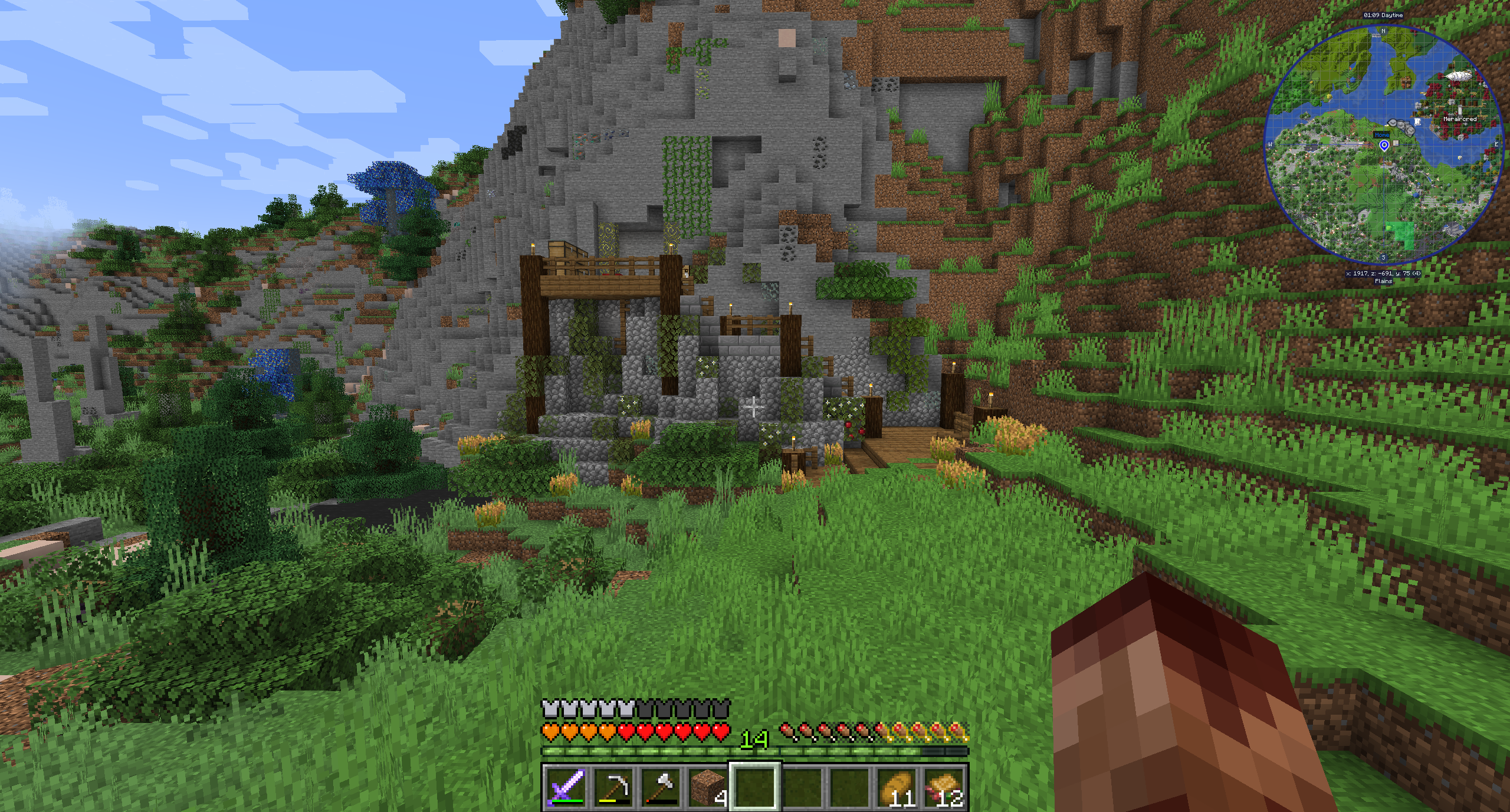This screenshot has height=812, width=1510.
Task: Choose the sandwich food slot with 12
Action: pos(944,787)
